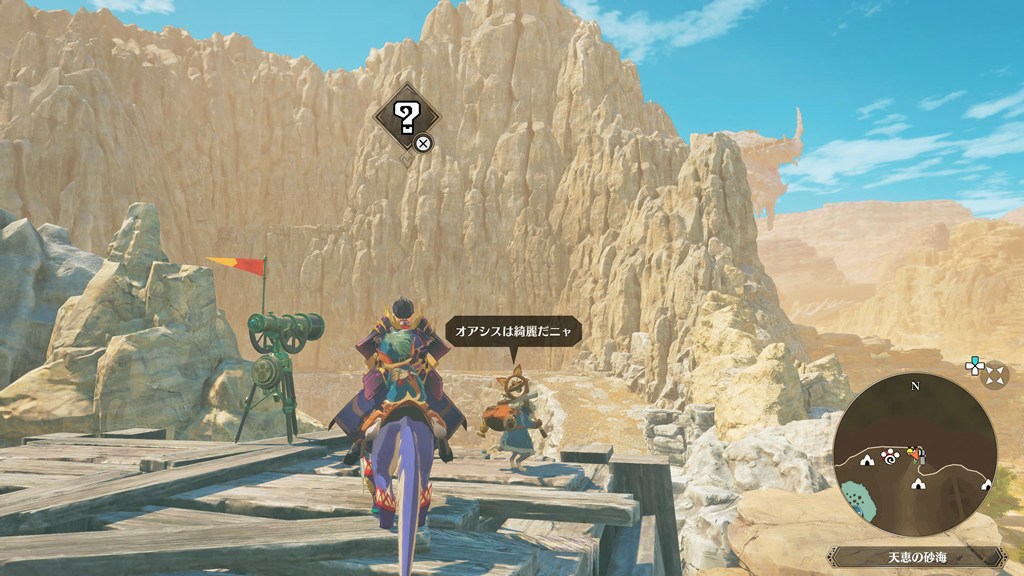Click the four-arrow minimap expand icon
The height and width of the screenshot is (576, 1024).
pyautogui.click(x=995, y=375)
